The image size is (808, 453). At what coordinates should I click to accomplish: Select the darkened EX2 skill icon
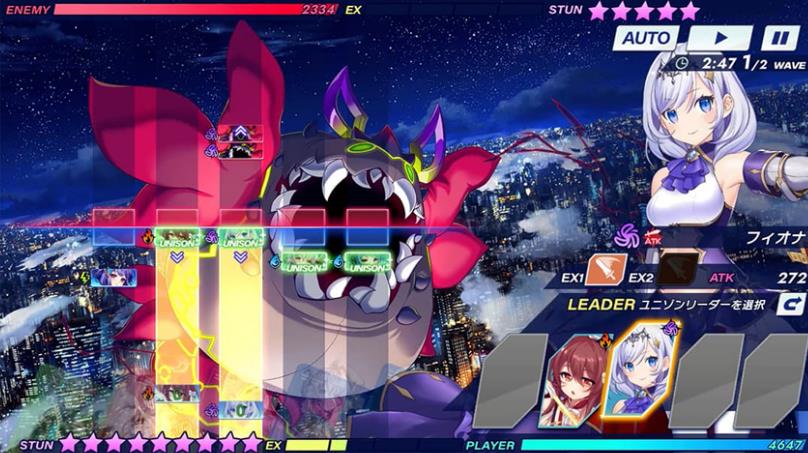(x=676, y=270)
